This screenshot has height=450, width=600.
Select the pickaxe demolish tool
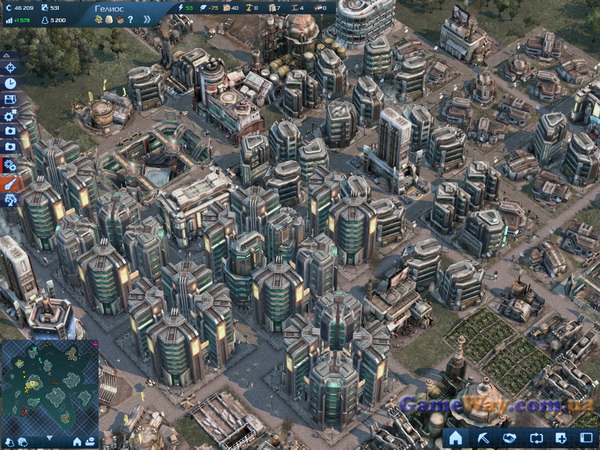point(483,438)
